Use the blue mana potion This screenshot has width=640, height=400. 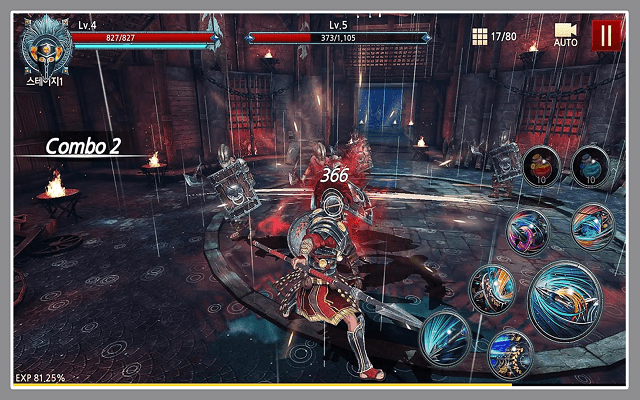591,164
